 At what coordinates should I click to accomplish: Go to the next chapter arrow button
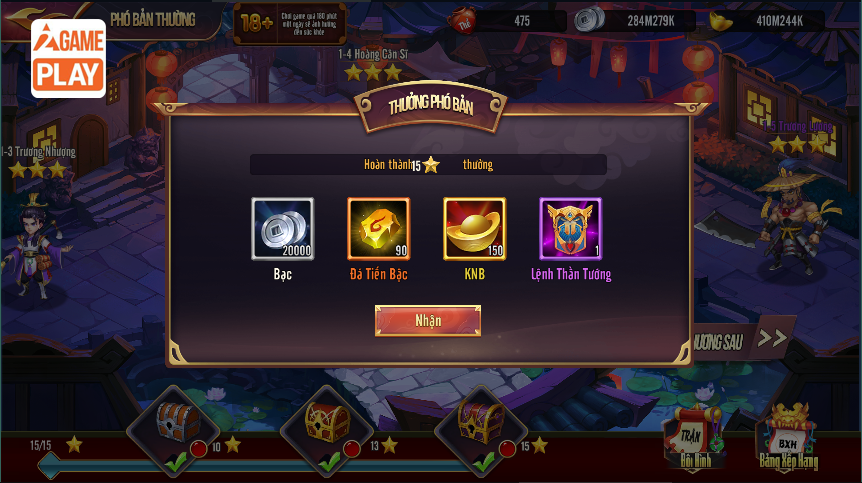770,339
